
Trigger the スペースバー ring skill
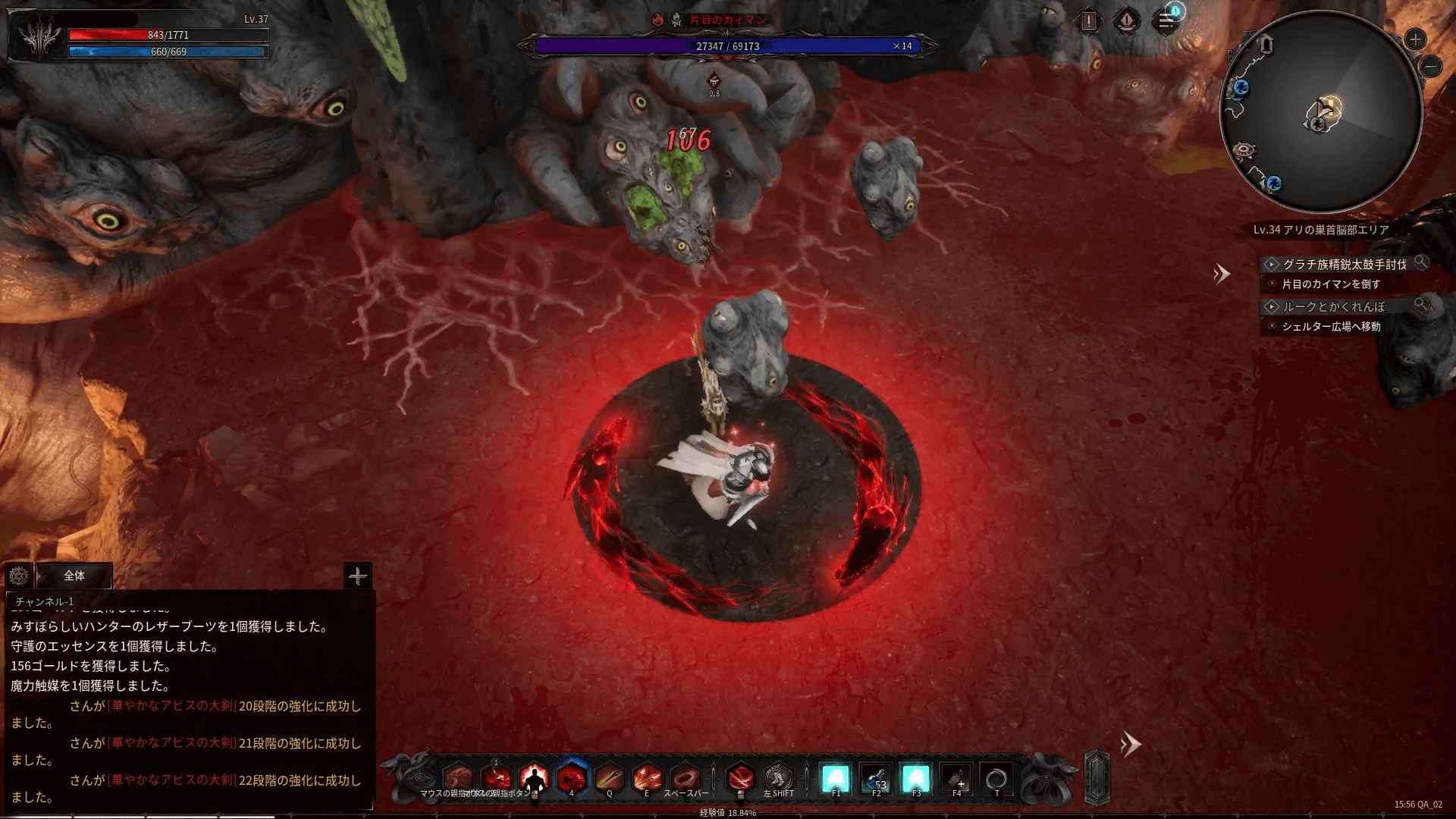[685, 777]
